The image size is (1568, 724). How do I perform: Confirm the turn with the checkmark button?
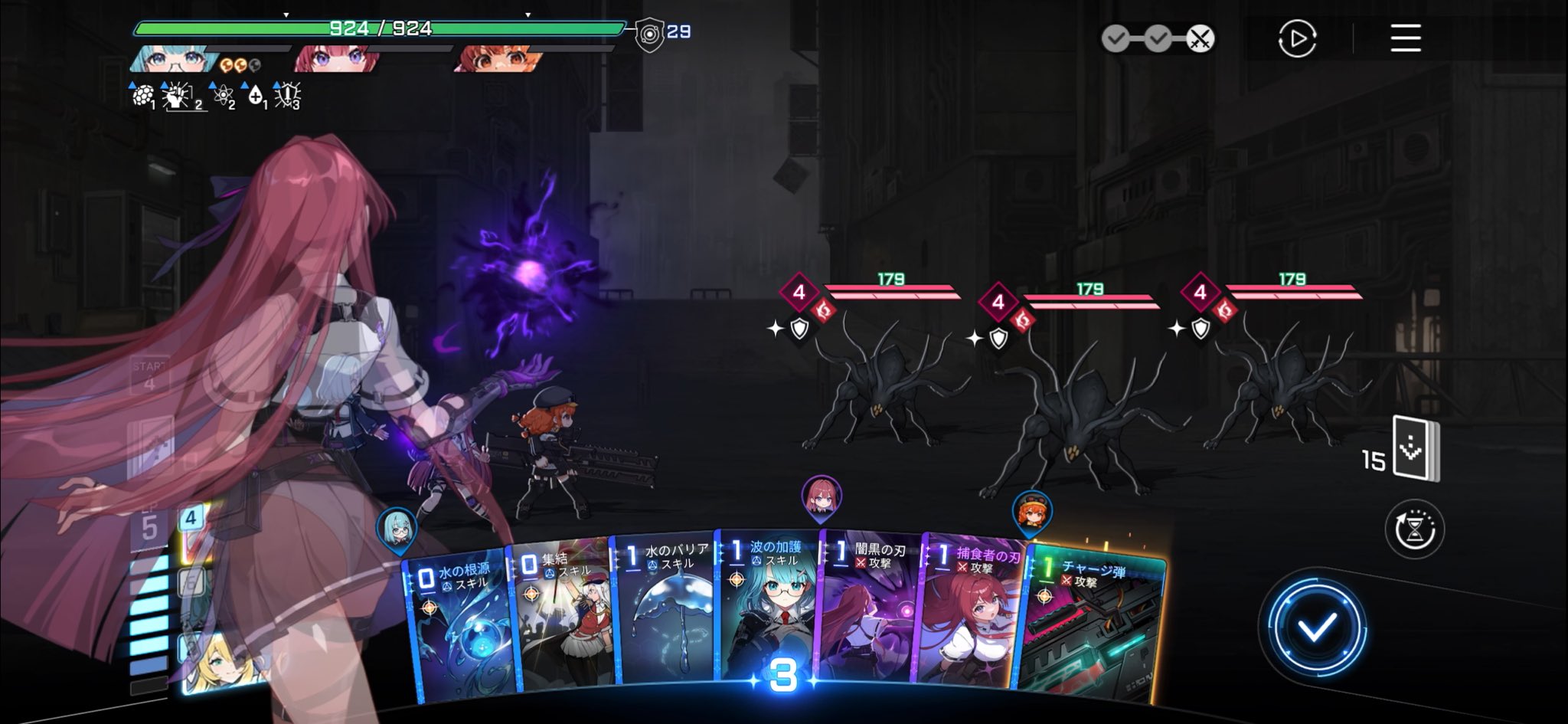1316,627
